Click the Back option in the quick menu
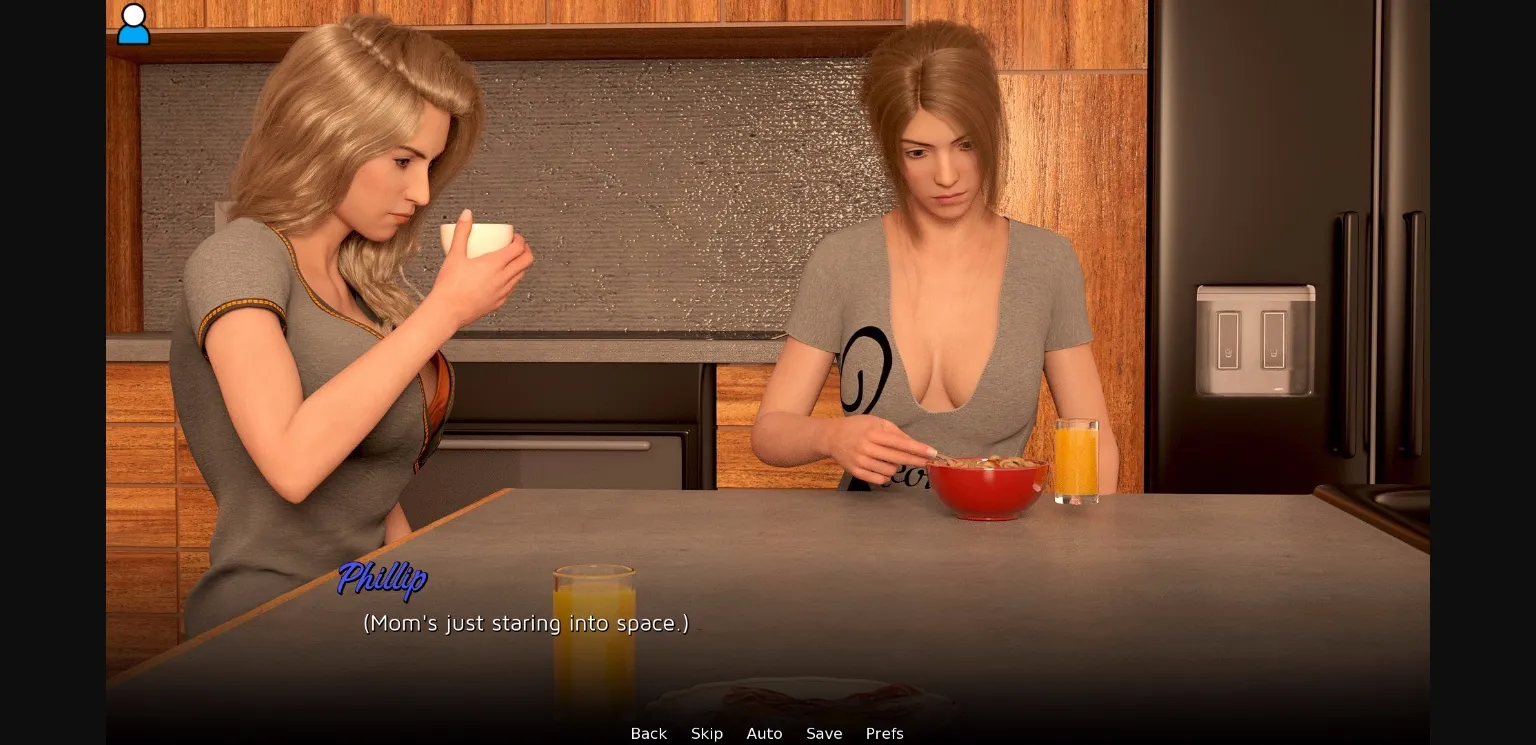This screenshot has height=745, width=1536. [x=648, y=733]
